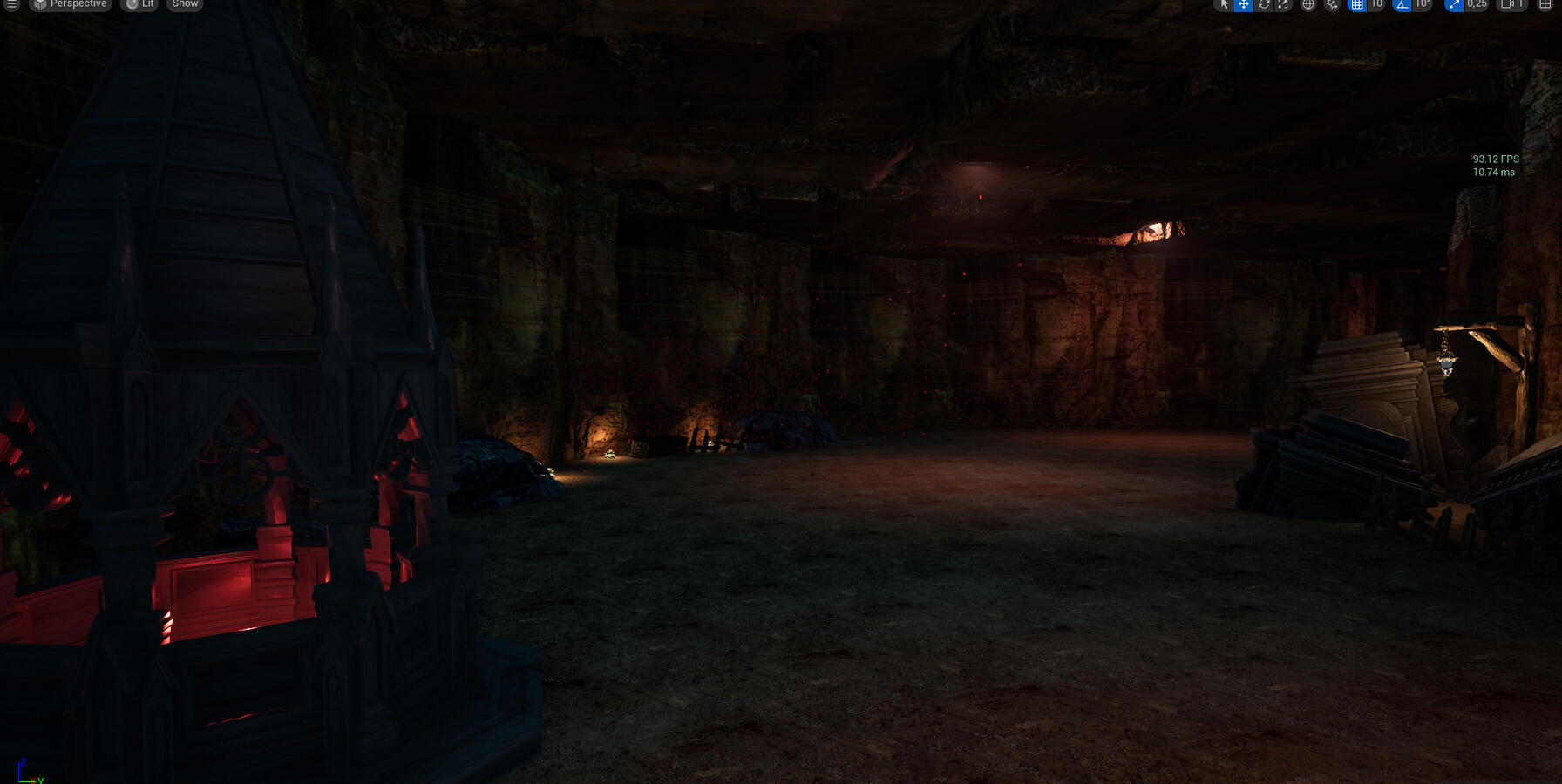Activate the select mode arrow tool
Screen dimensions: 1562x784
pyautogui.click(x=1224, y=4)
